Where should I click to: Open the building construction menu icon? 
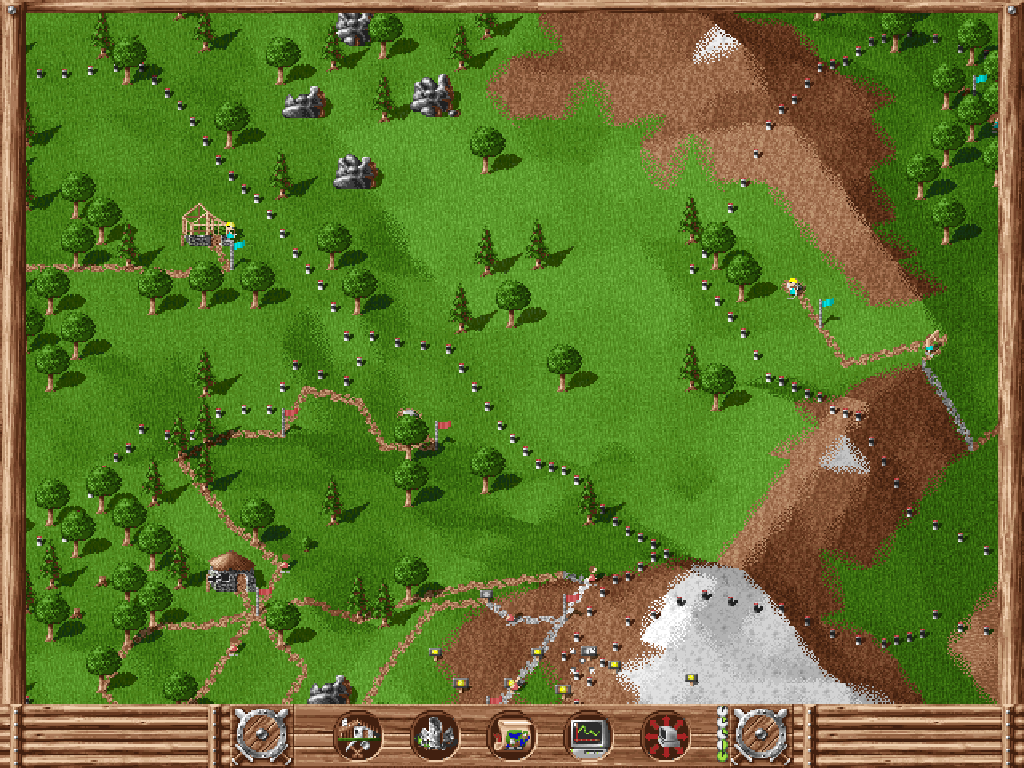[x=357, y=736]
